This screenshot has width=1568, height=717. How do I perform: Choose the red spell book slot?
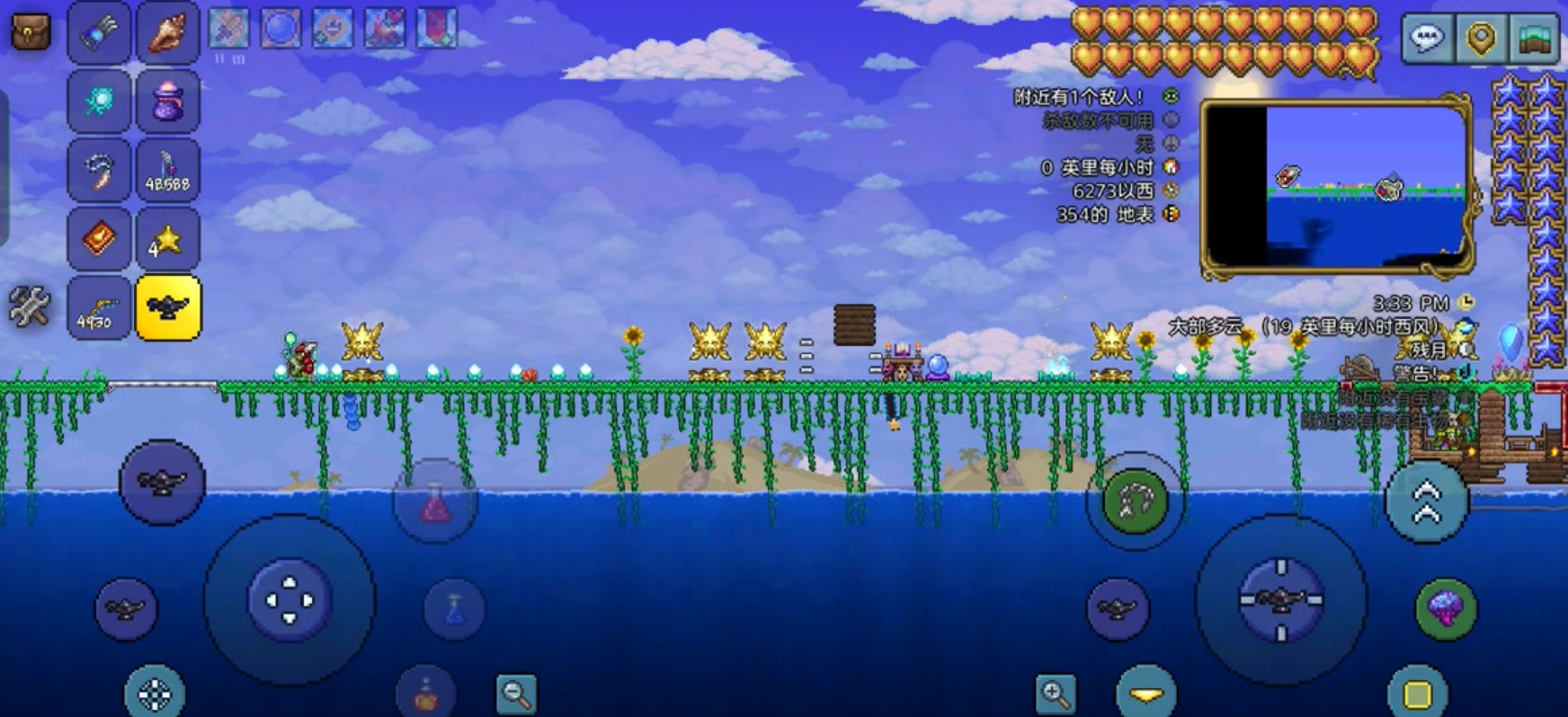(x=98, y=239)
